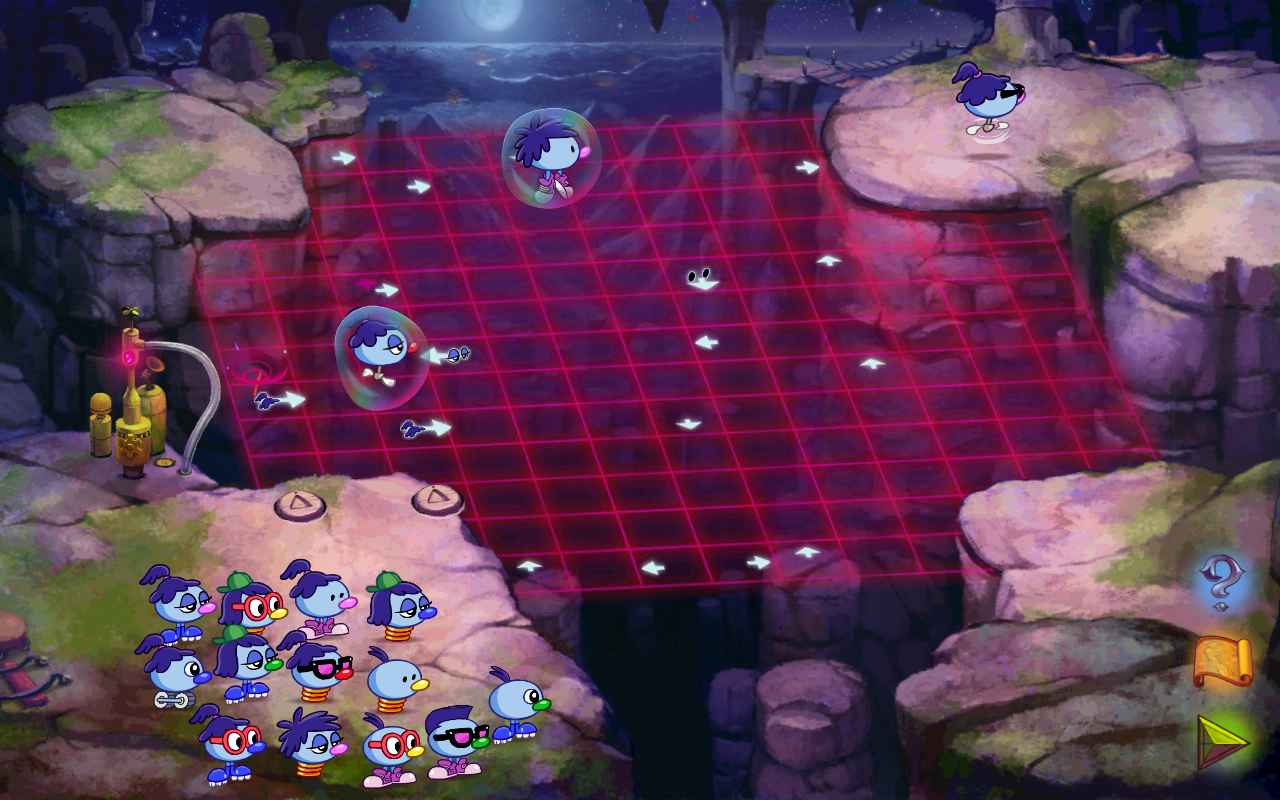This screenshot has width=1280, height=800.
Task: Select the bald blue Zoombini with sunglasses and springs
Action: point(322,671)
